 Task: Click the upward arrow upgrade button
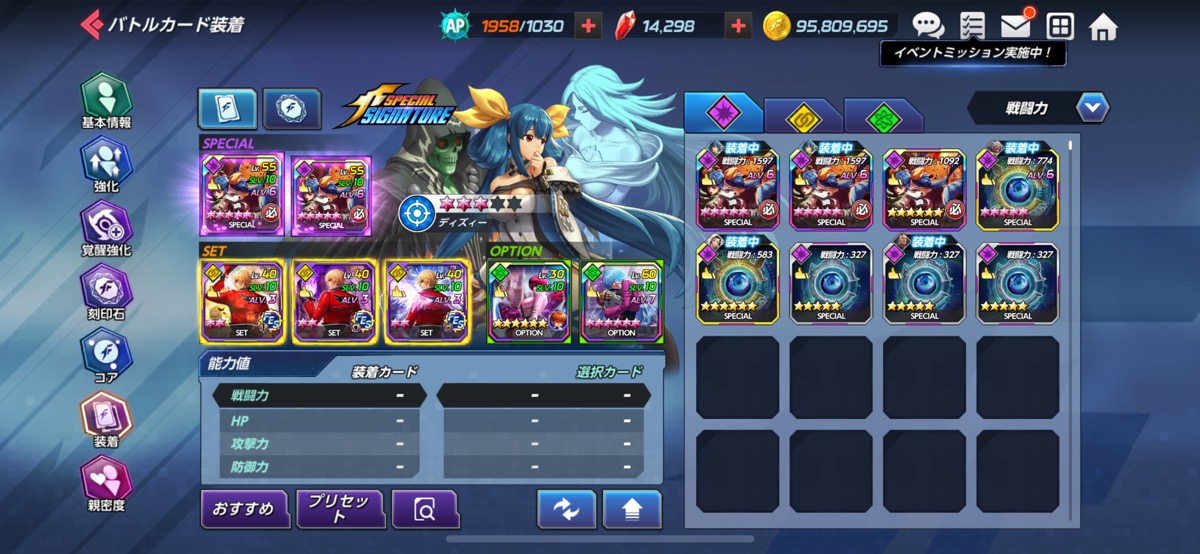click(631, 510)
